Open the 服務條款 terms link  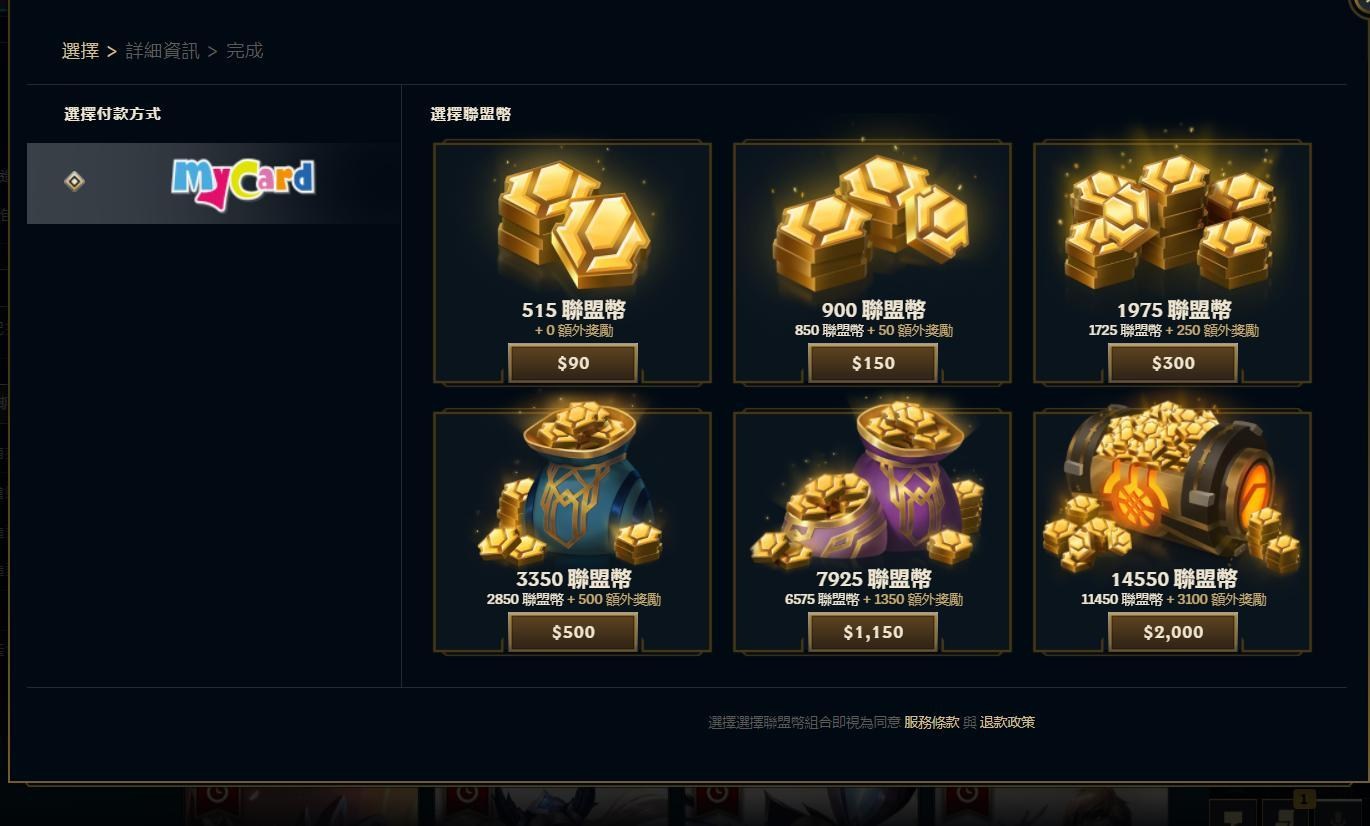[x=930, y=721]
